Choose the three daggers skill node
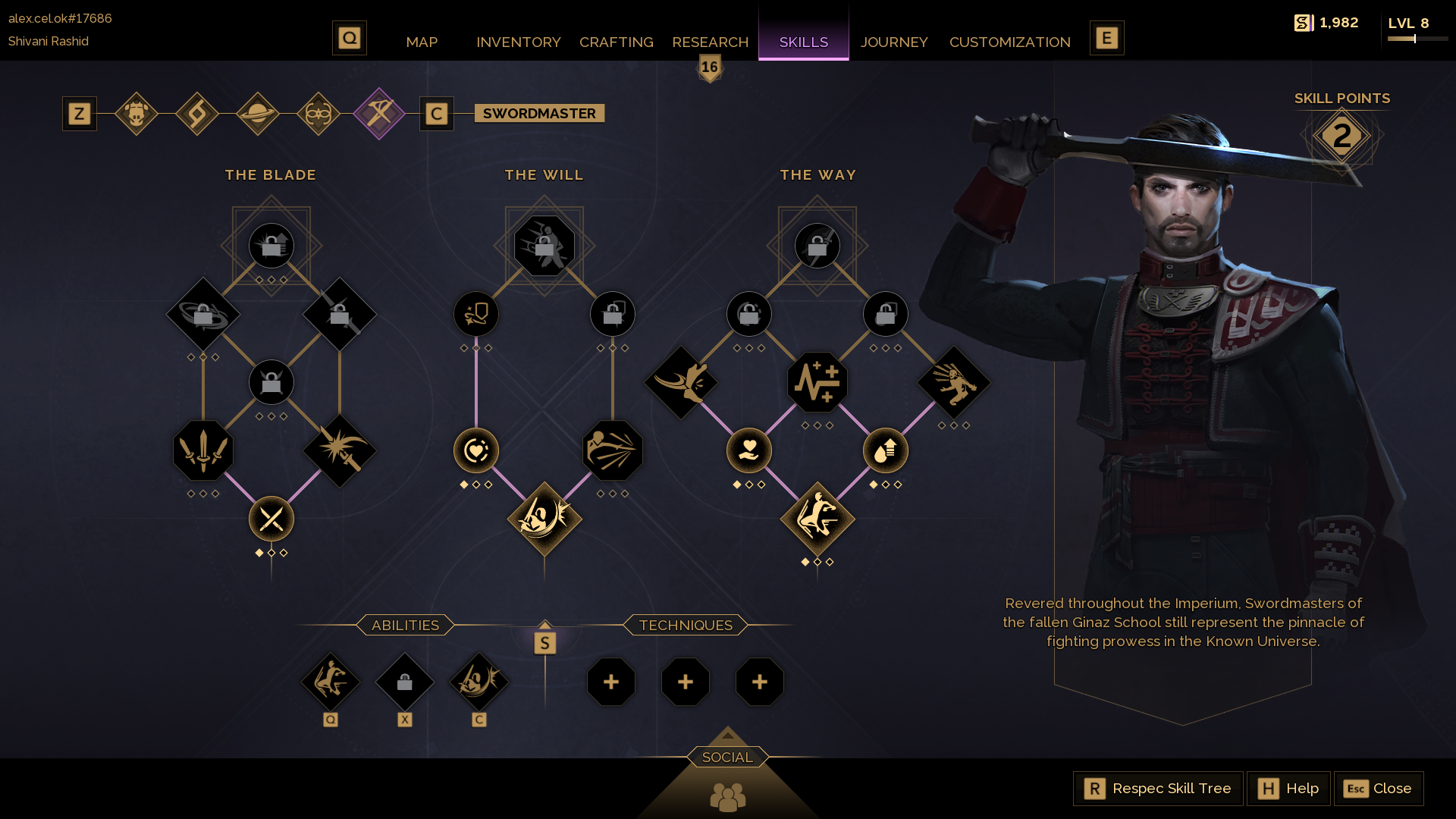Screen dimensions: 1456x819 pyautogui.click(x=203, y=450)
